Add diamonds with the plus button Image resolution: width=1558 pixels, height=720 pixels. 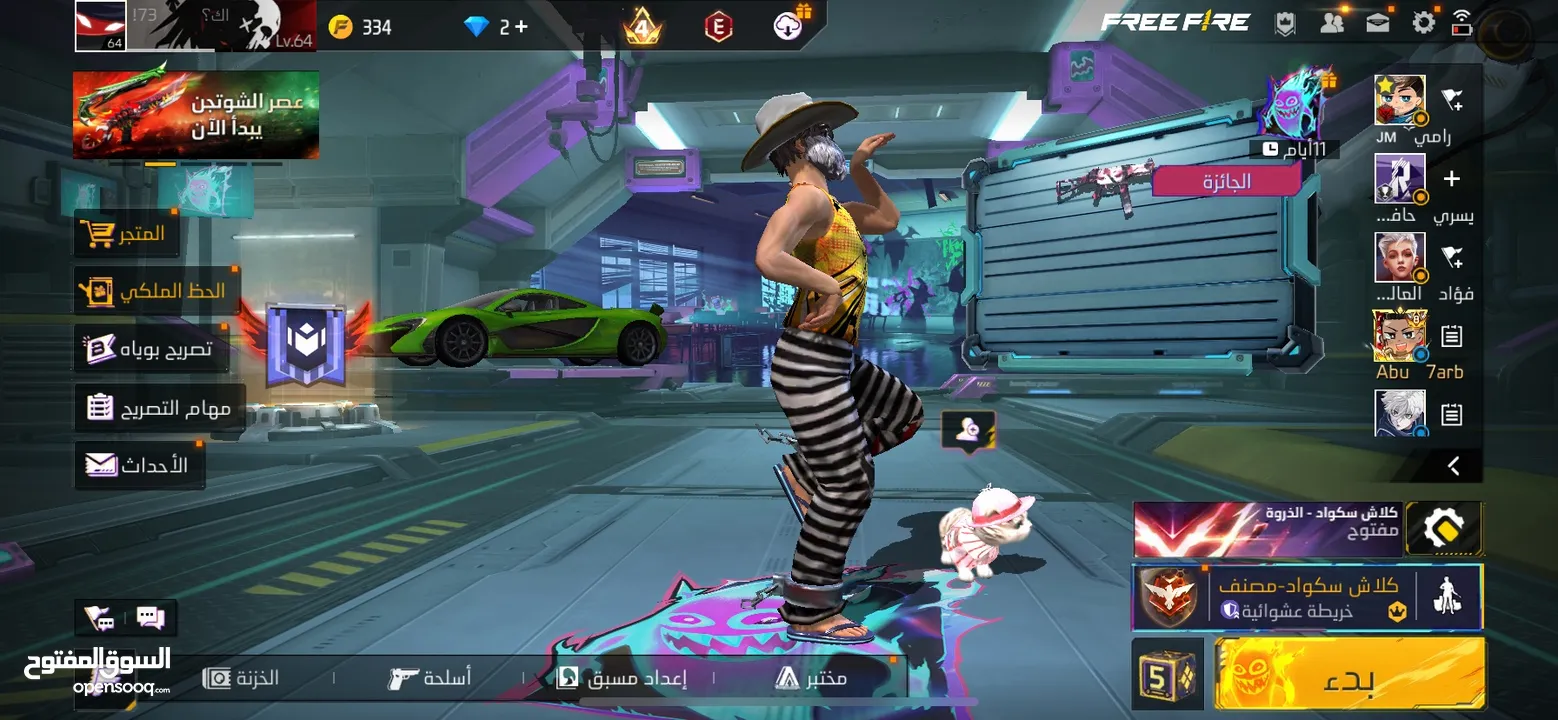tap(520, 27)
